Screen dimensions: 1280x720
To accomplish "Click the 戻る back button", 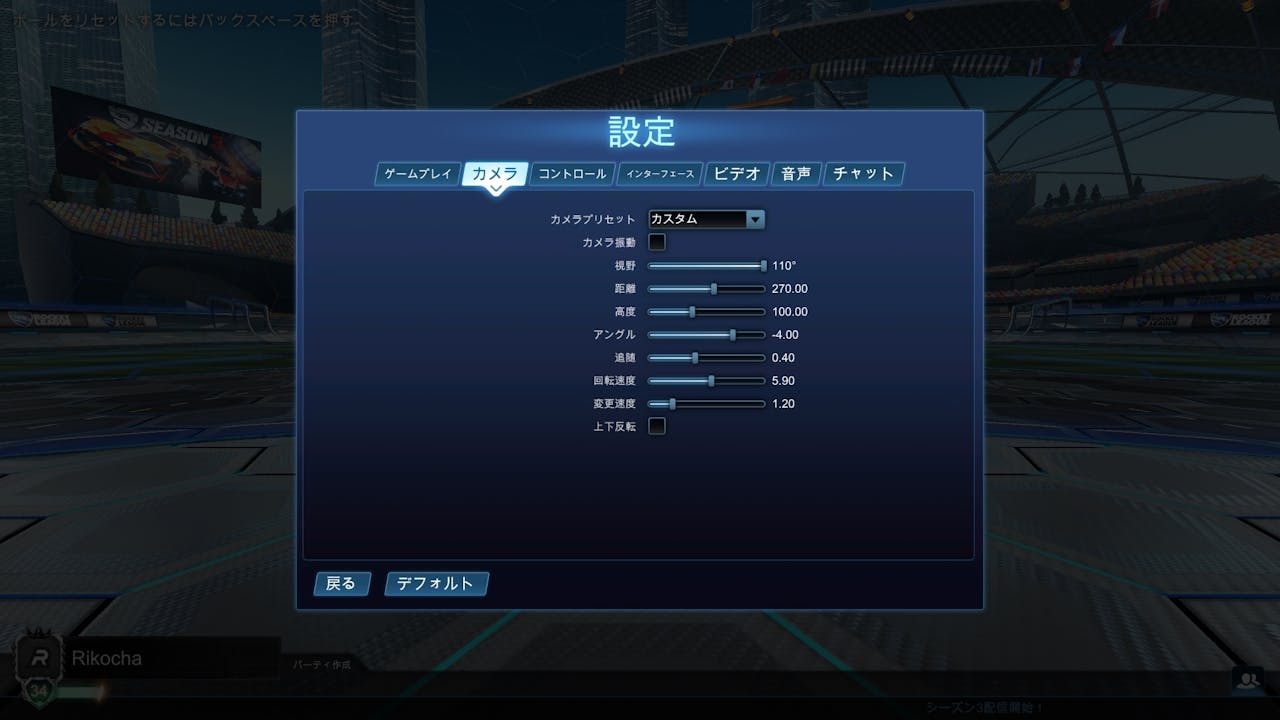I will click(x=341, y=584).
